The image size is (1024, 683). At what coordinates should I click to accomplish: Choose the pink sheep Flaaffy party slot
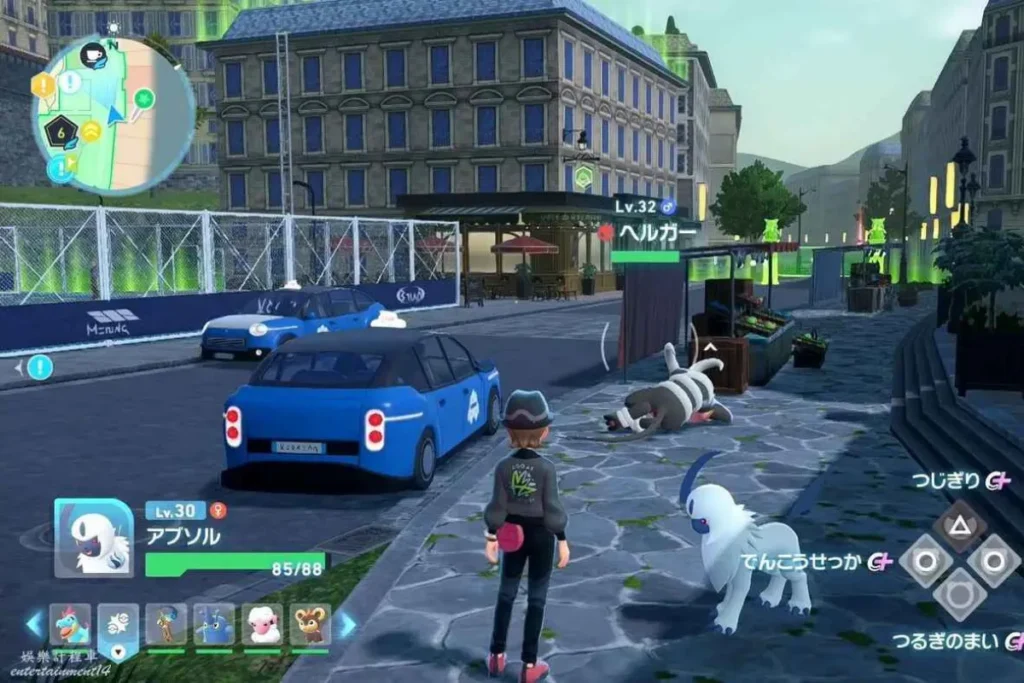click(262, 624)
